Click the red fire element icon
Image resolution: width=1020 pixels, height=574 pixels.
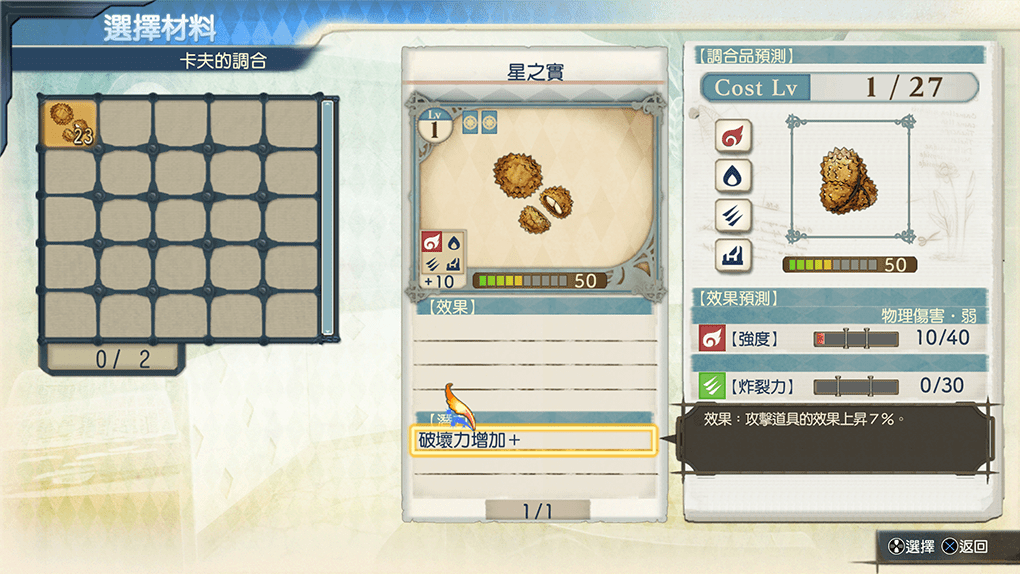click(733, 136)
